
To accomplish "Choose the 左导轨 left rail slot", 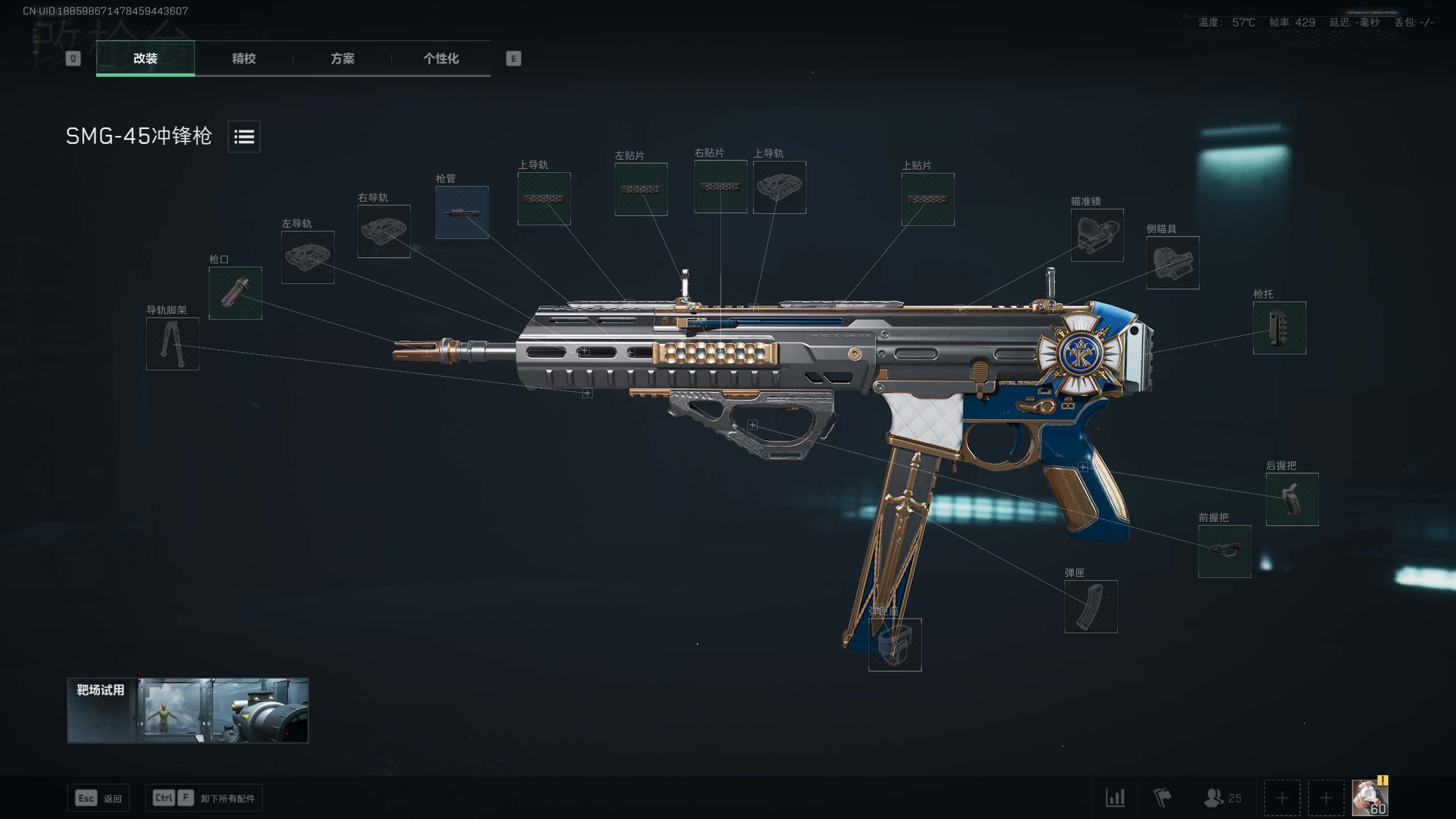I will [x=308, y=257].
